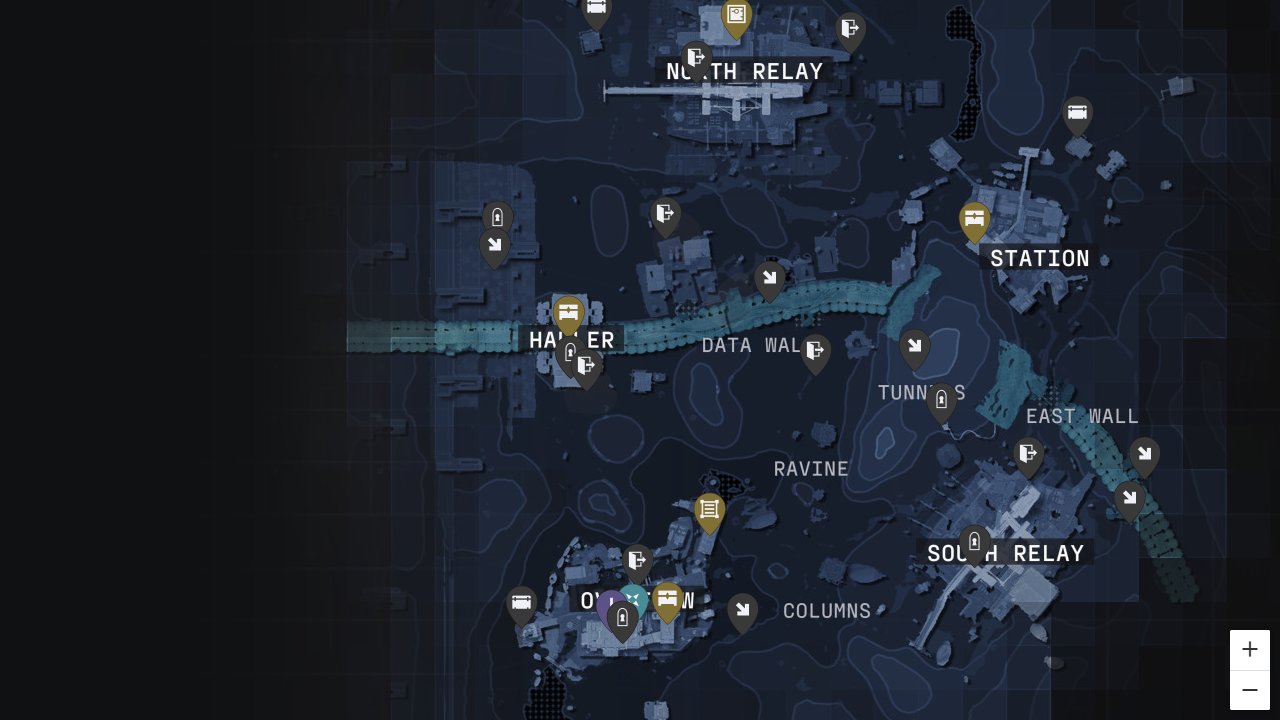Click the lock marker near Tunnels
The height and width of the screenshot is (720, 1280).
(941, 399)
